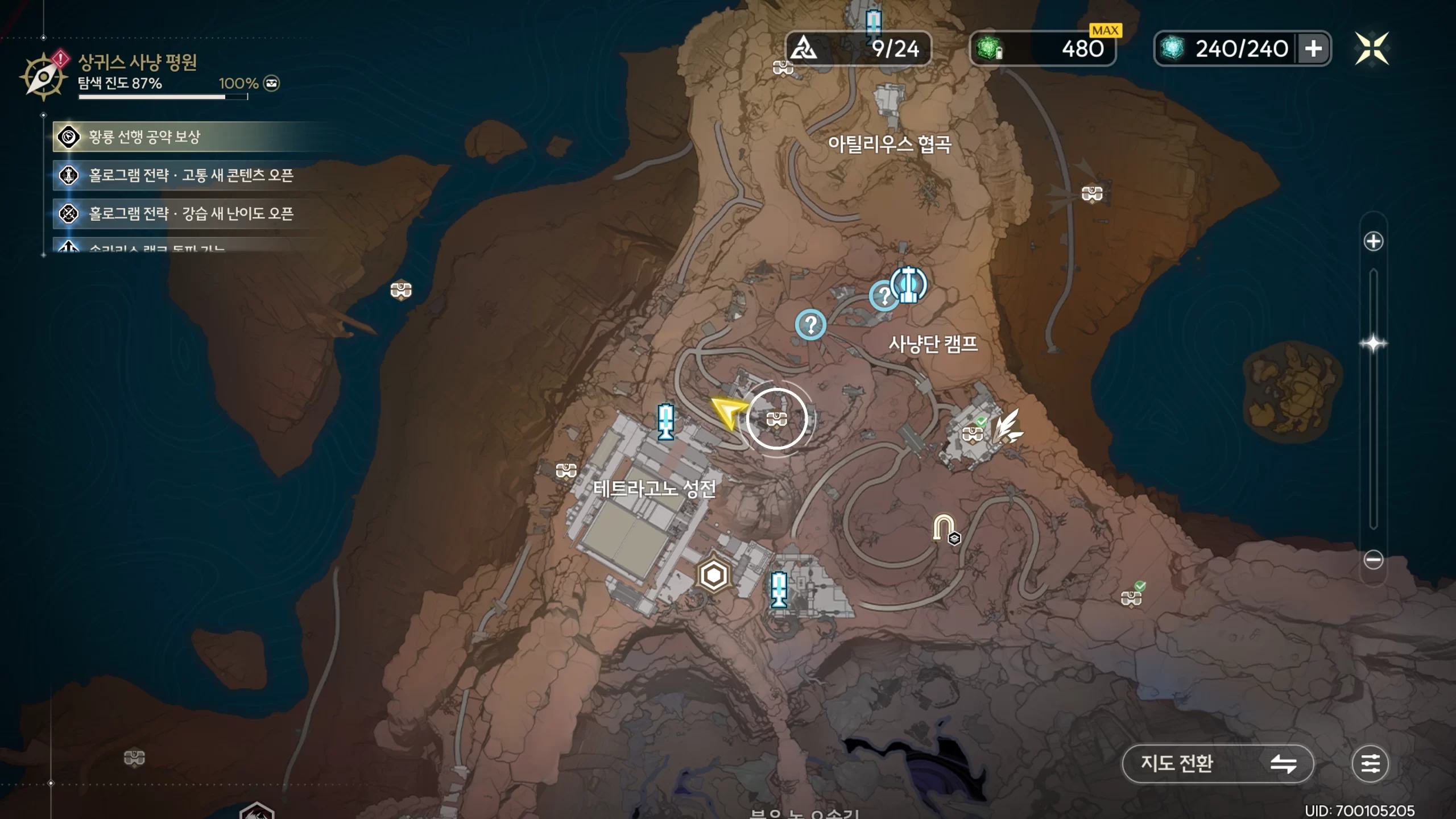Select the arch gate map marker

[x=944, y=527]
